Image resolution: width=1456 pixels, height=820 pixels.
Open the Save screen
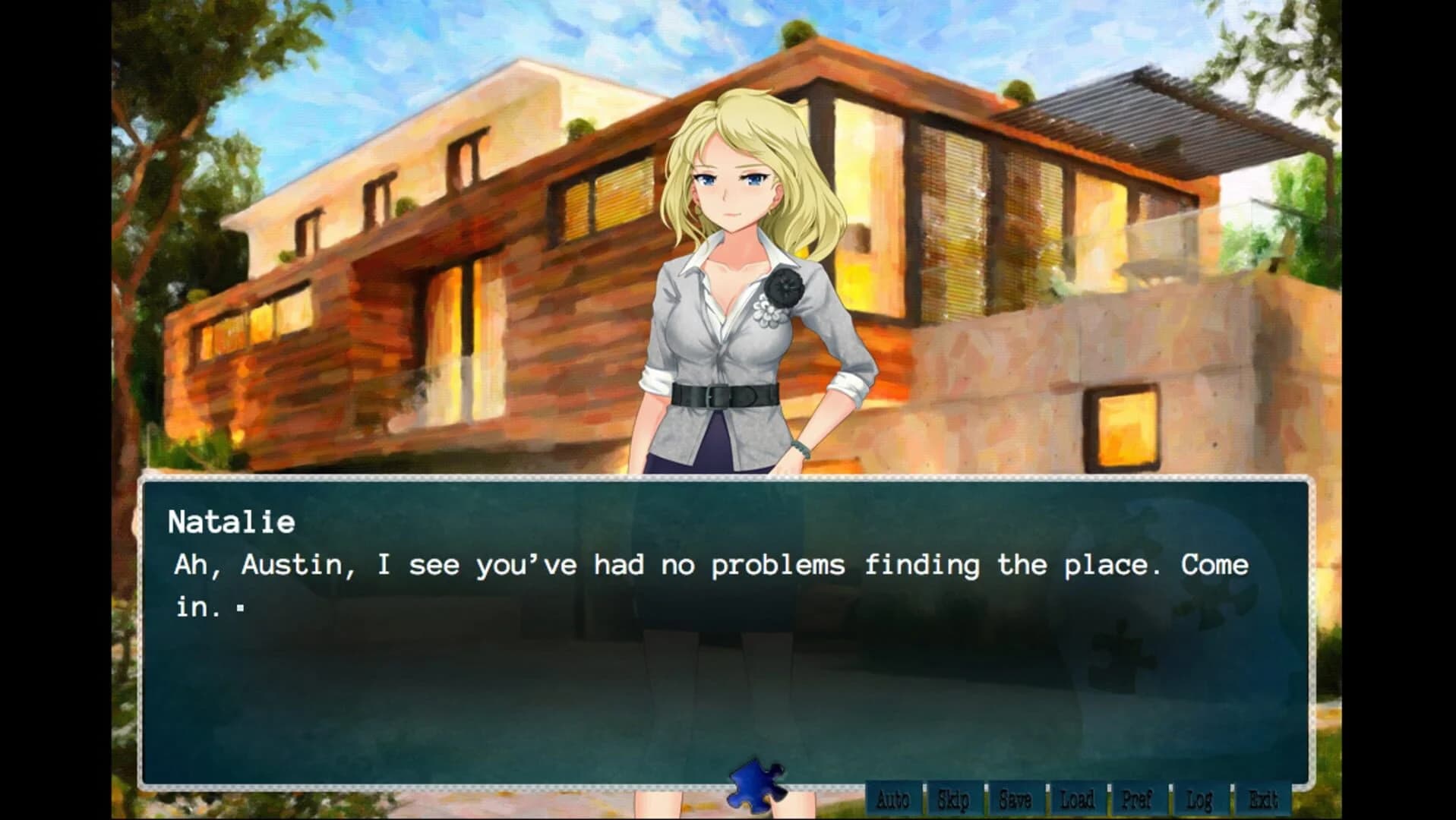[x=1016, y=799]
